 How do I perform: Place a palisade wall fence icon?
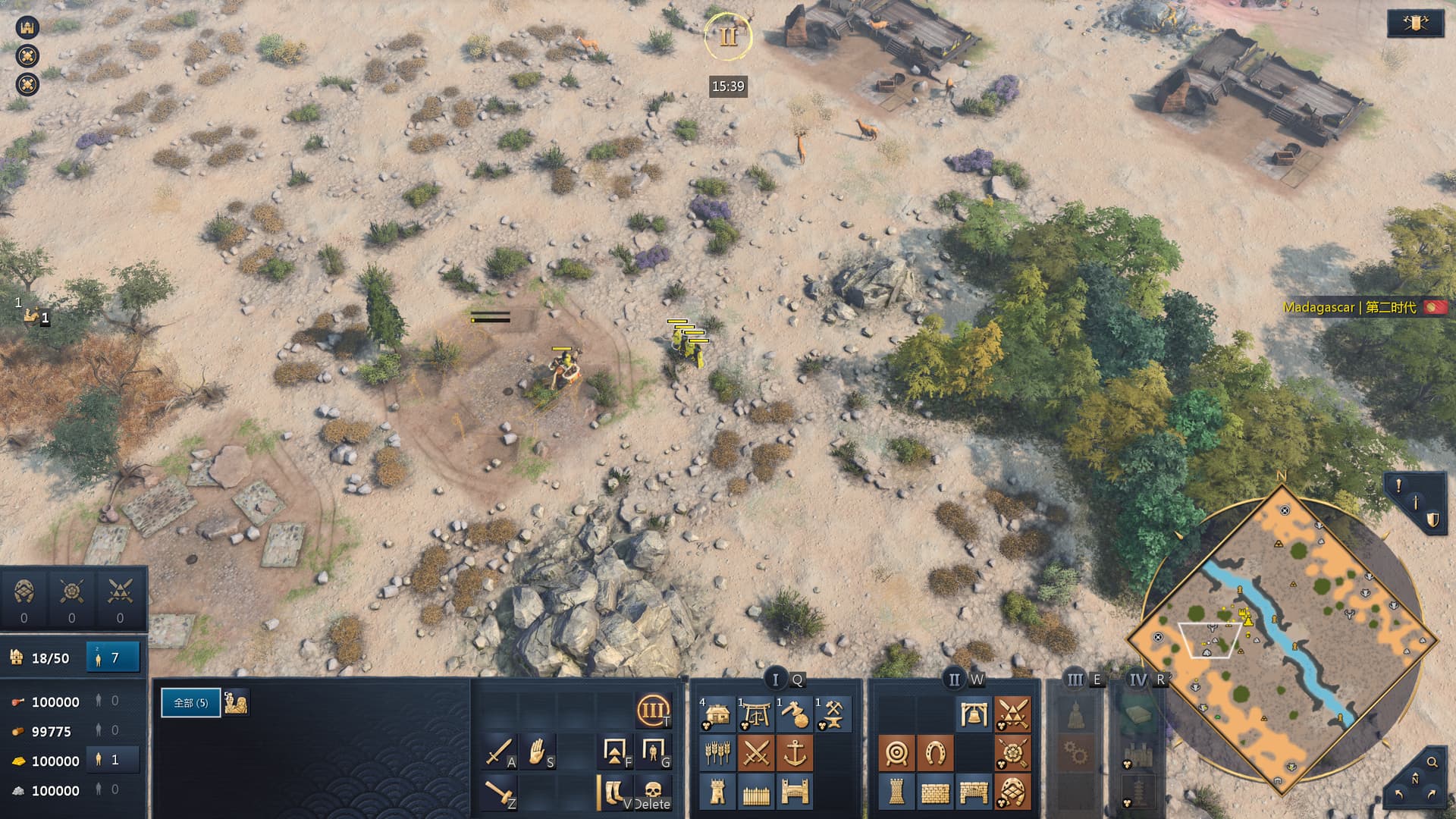click(x=756, y=792)
